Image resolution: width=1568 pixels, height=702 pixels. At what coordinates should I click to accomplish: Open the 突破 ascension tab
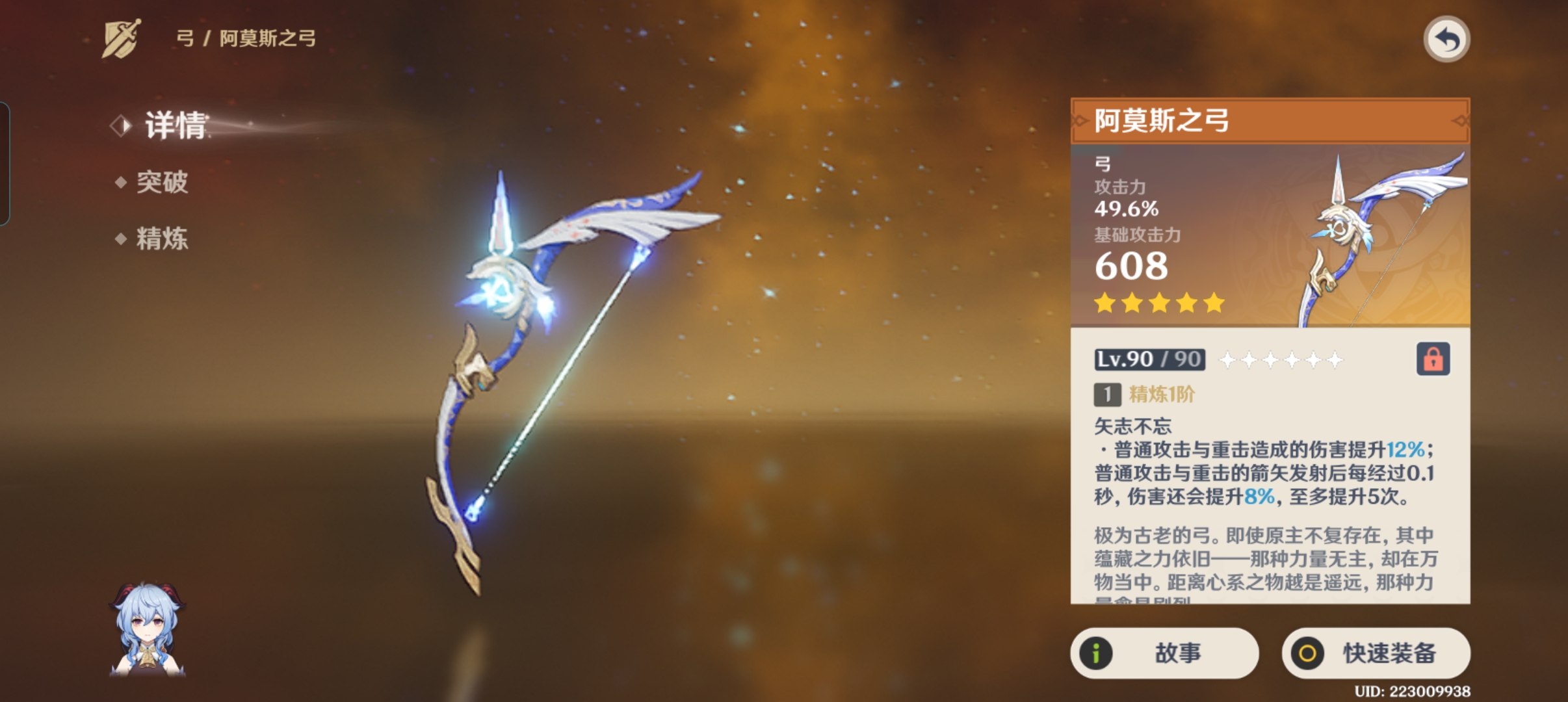[161, 182]
